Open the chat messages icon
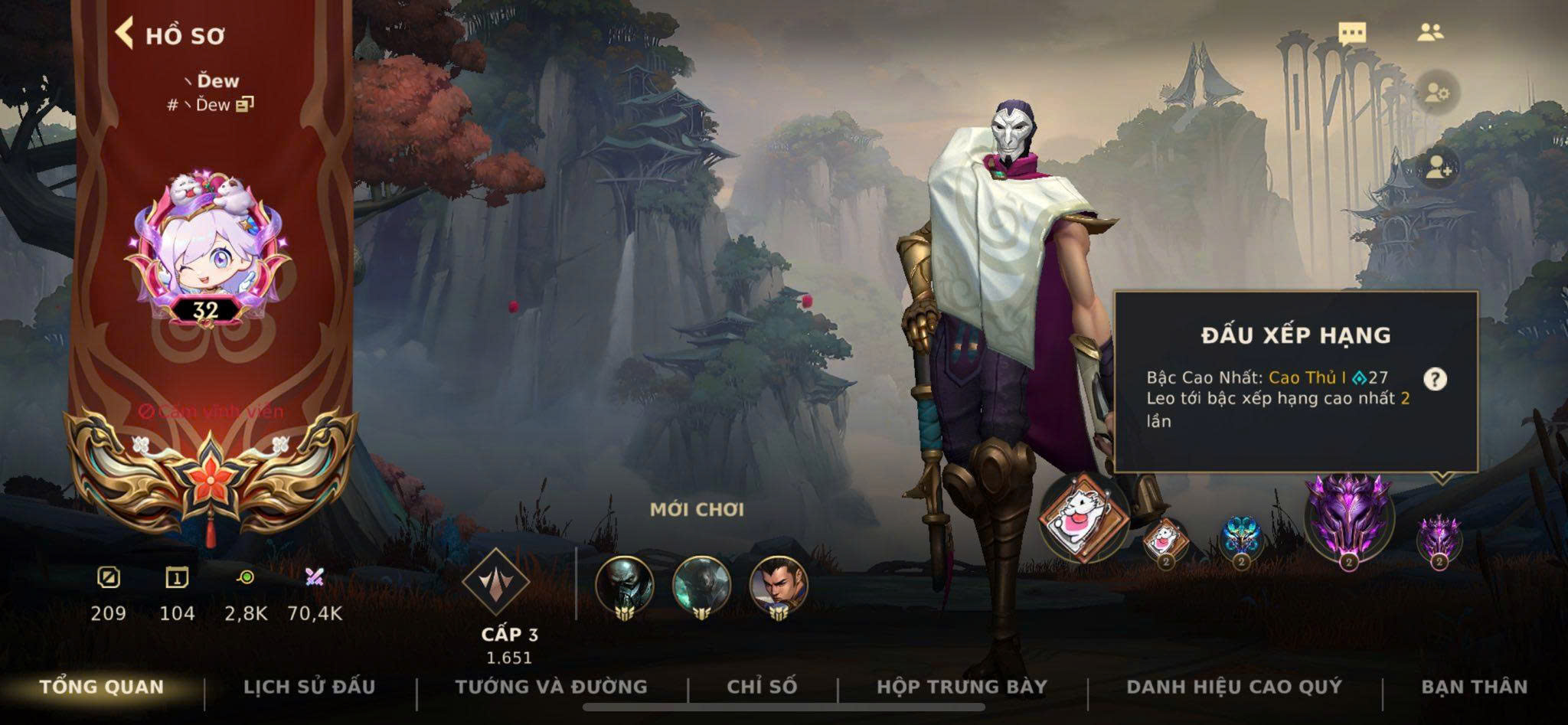The image size is (1568, 725). click(x=1352, y=33)
